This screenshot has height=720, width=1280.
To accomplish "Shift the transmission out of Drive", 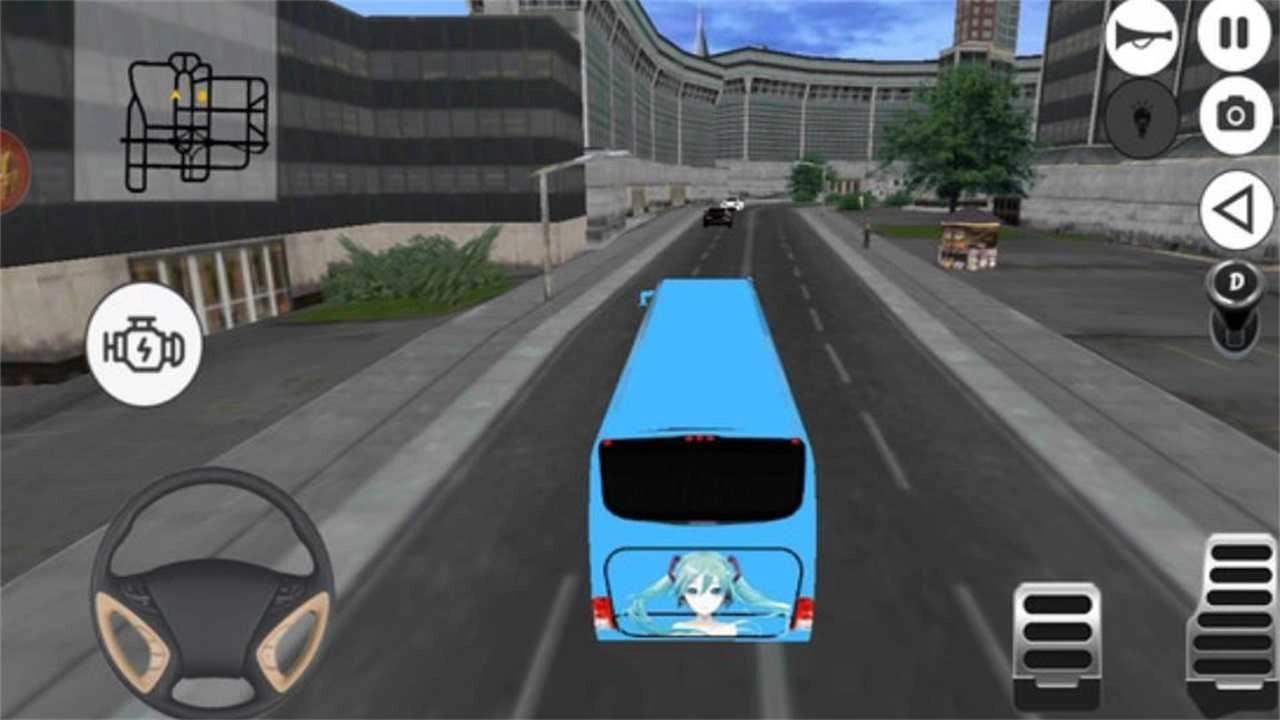I will (x=1236, y=283).
